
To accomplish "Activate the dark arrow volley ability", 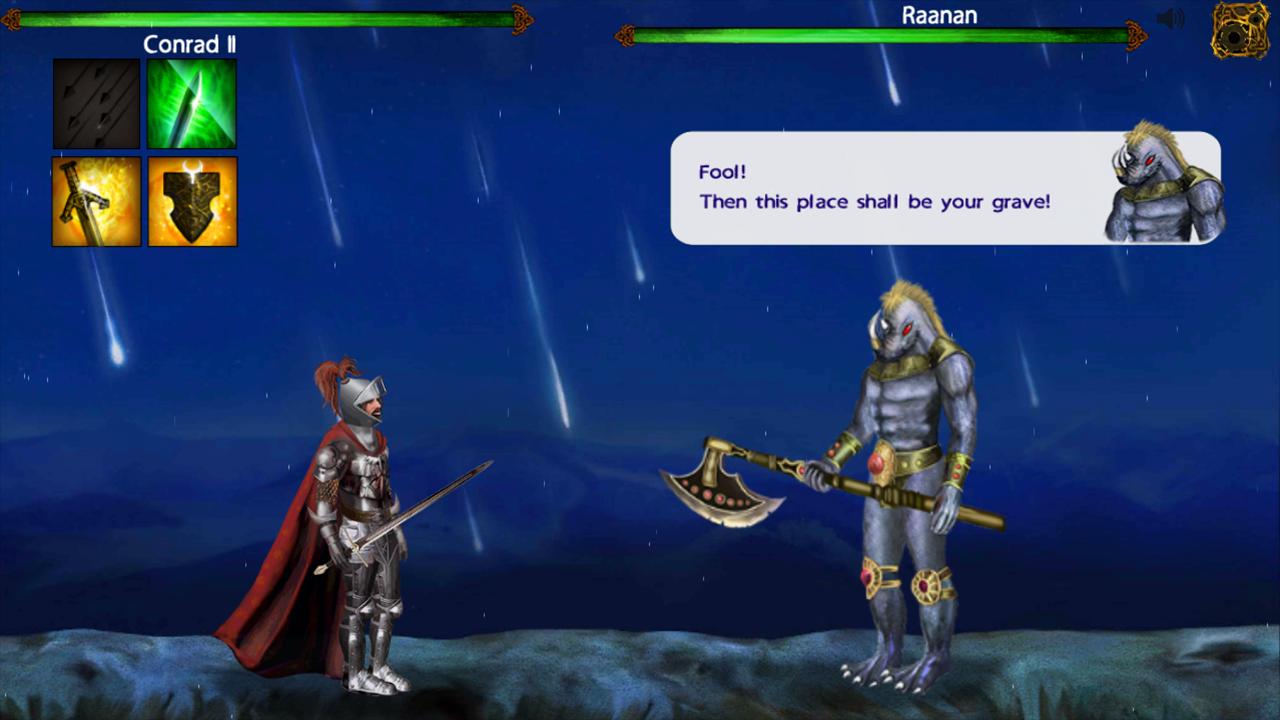I will coord(96,103).
